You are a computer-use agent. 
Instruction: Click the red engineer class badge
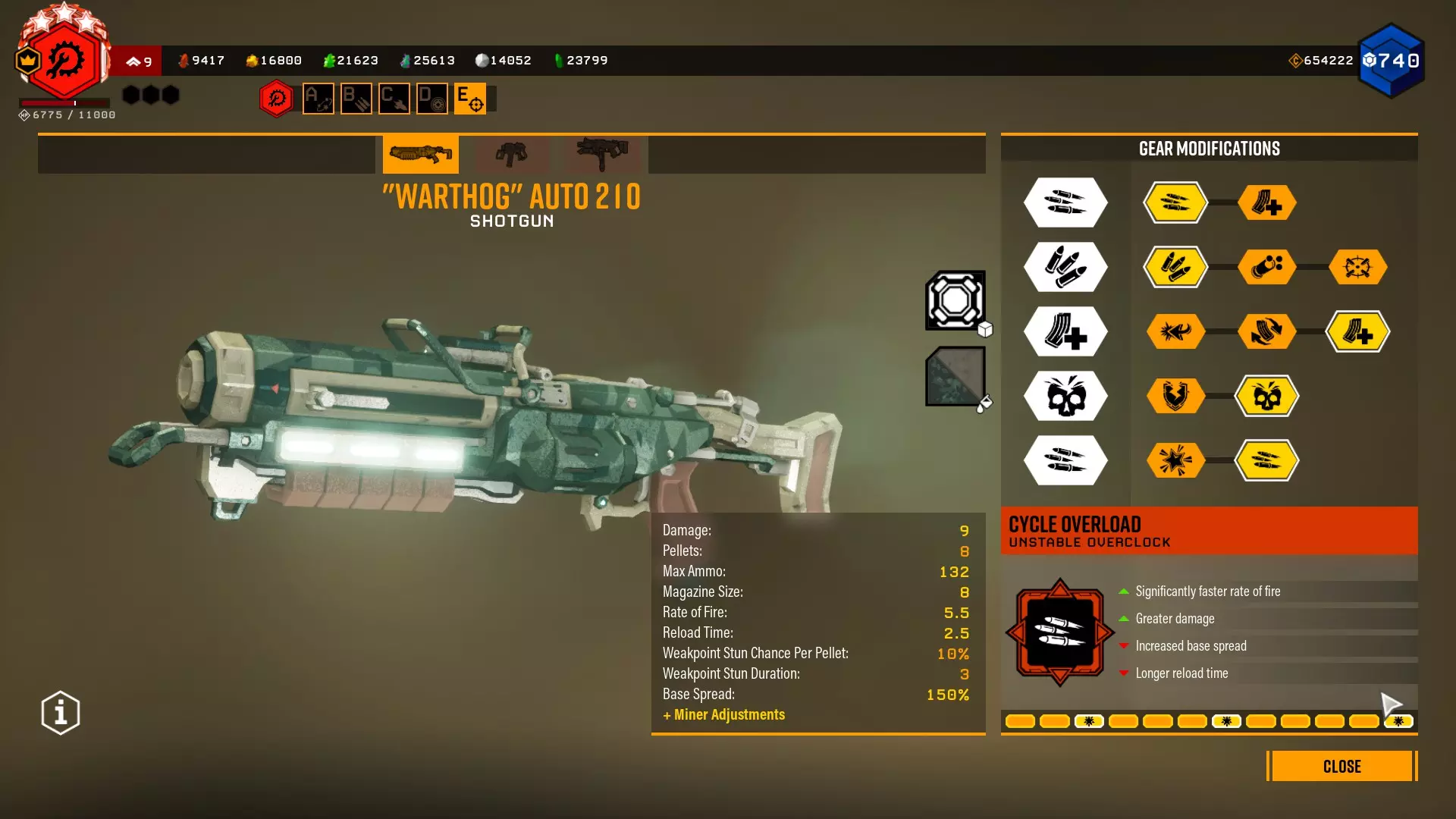[x=65, y=61]
